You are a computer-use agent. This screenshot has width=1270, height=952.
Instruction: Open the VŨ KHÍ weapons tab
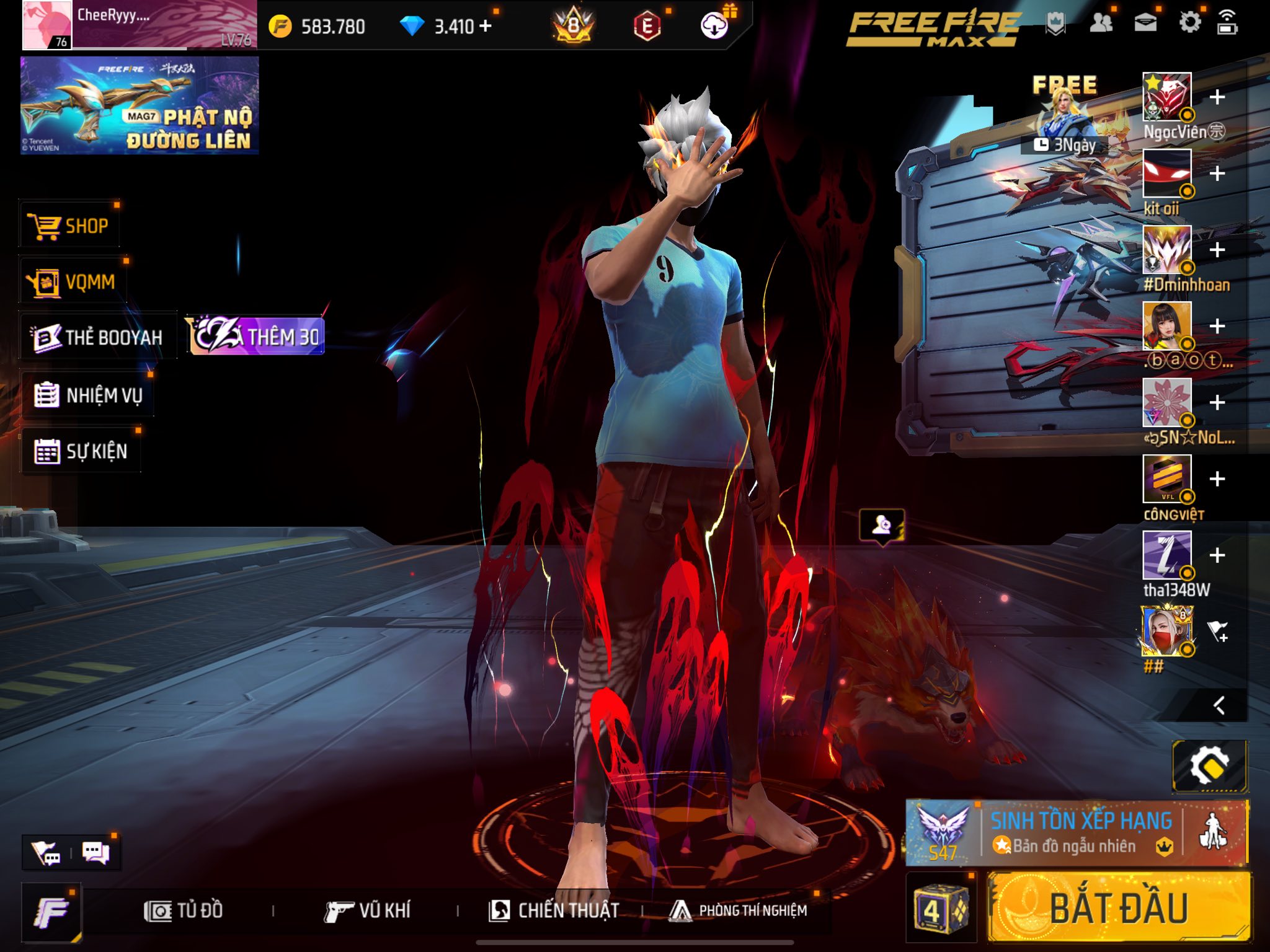(x=367, y=910)
